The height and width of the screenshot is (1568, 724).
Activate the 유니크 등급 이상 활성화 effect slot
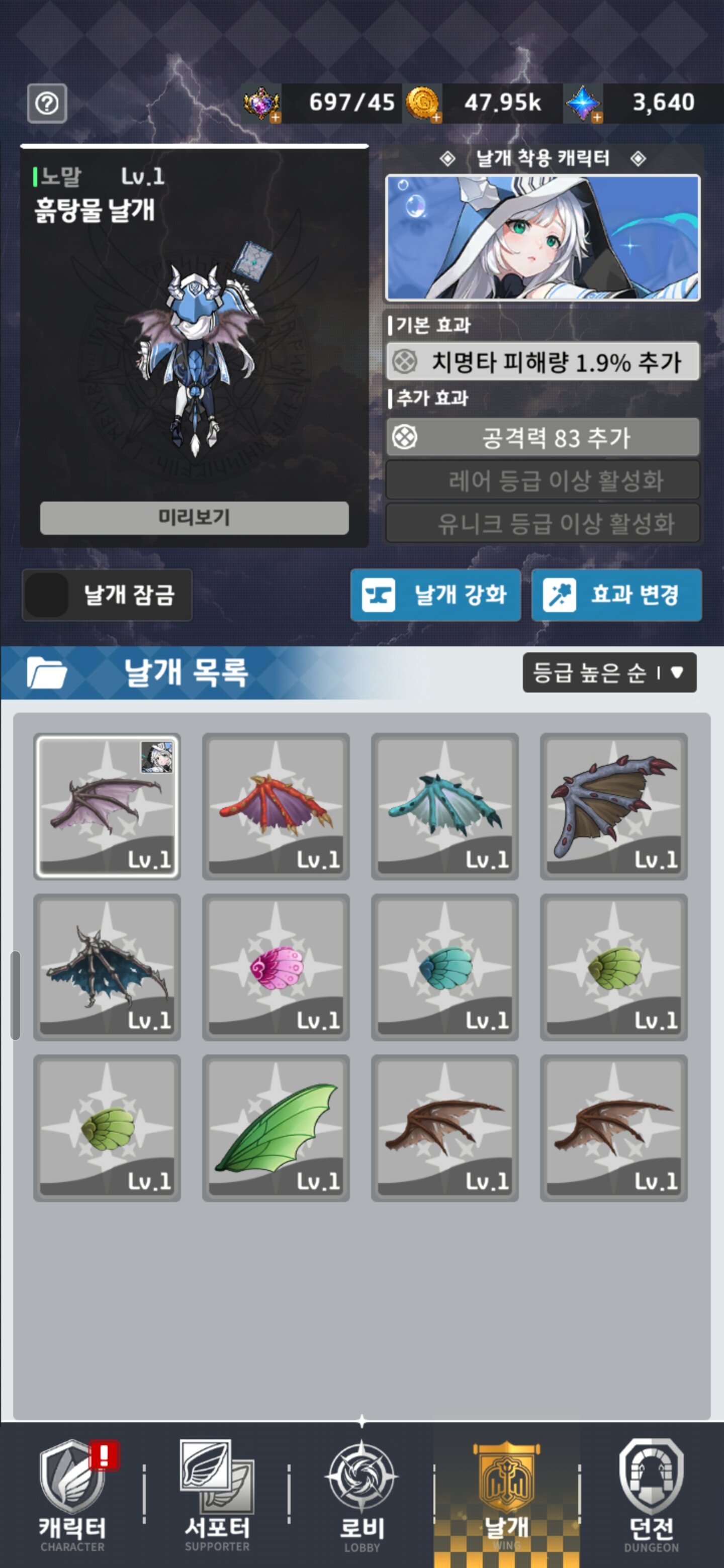(x=541, y=522)
